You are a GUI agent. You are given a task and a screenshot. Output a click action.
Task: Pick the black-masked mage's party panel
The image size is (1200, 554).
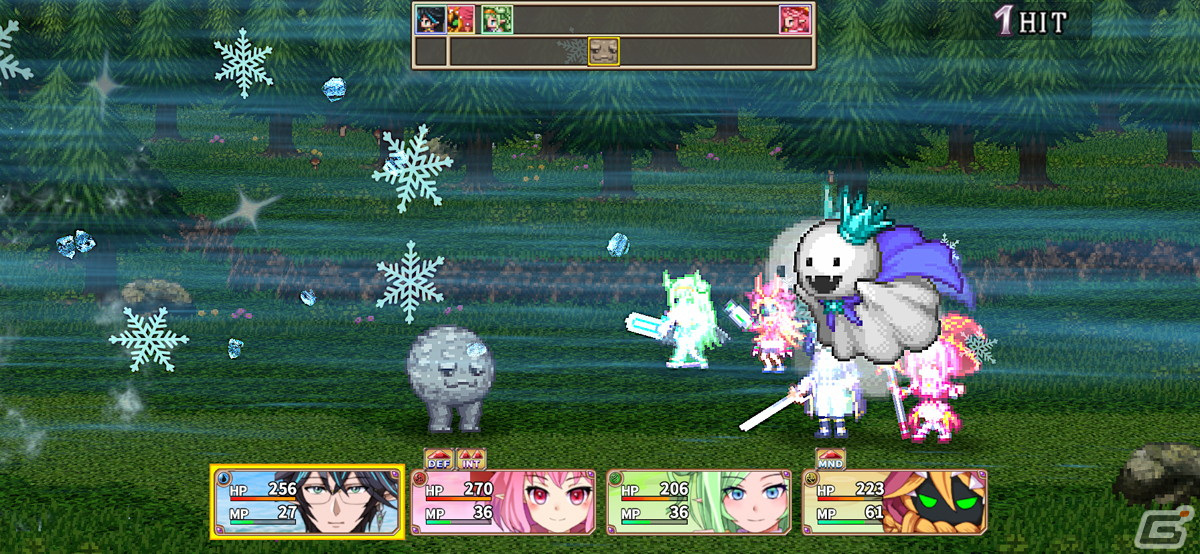(x=894, y=502)
